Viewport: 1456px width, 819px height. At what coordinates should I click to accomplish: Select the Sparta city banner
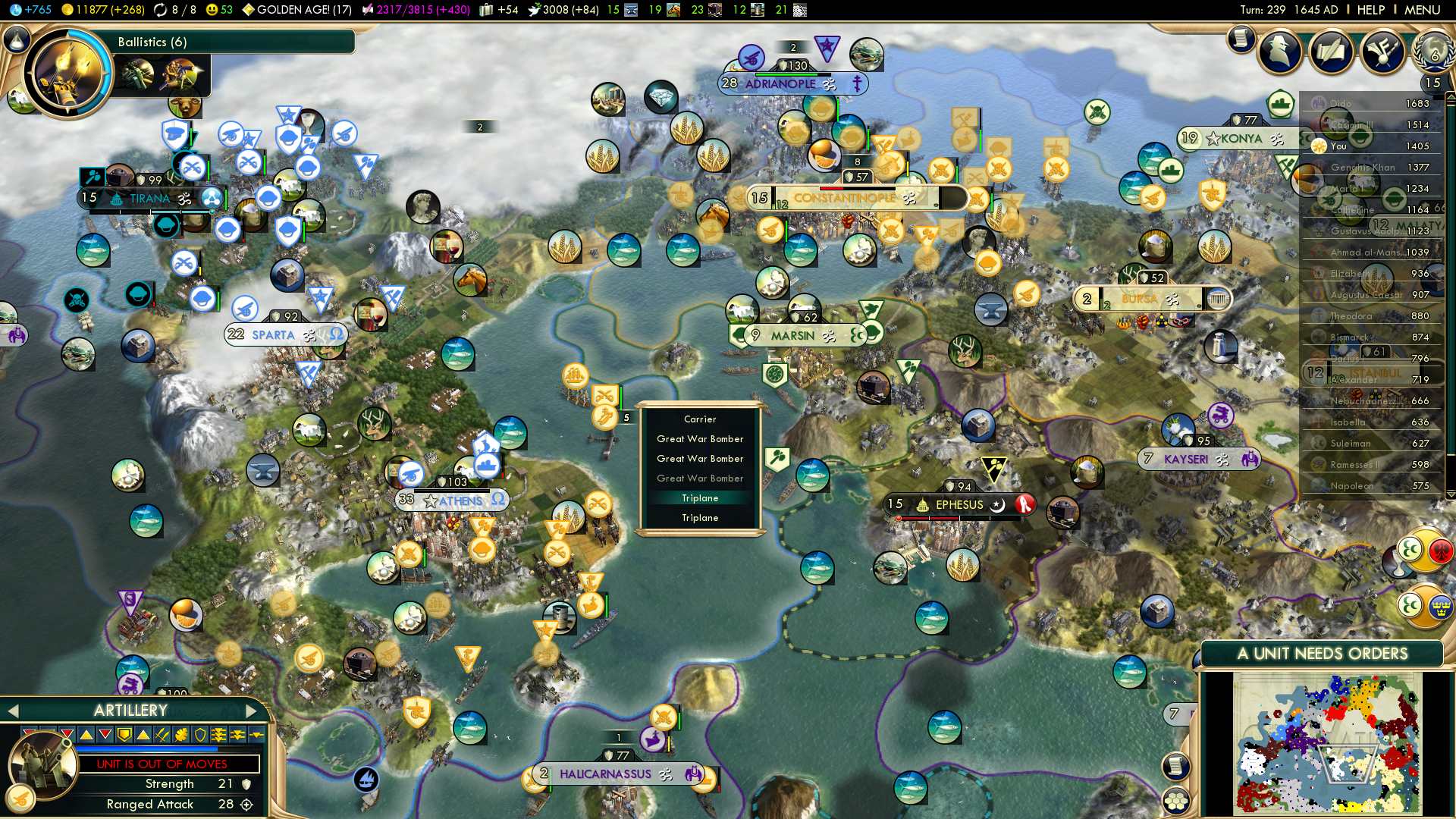[273, 334]
